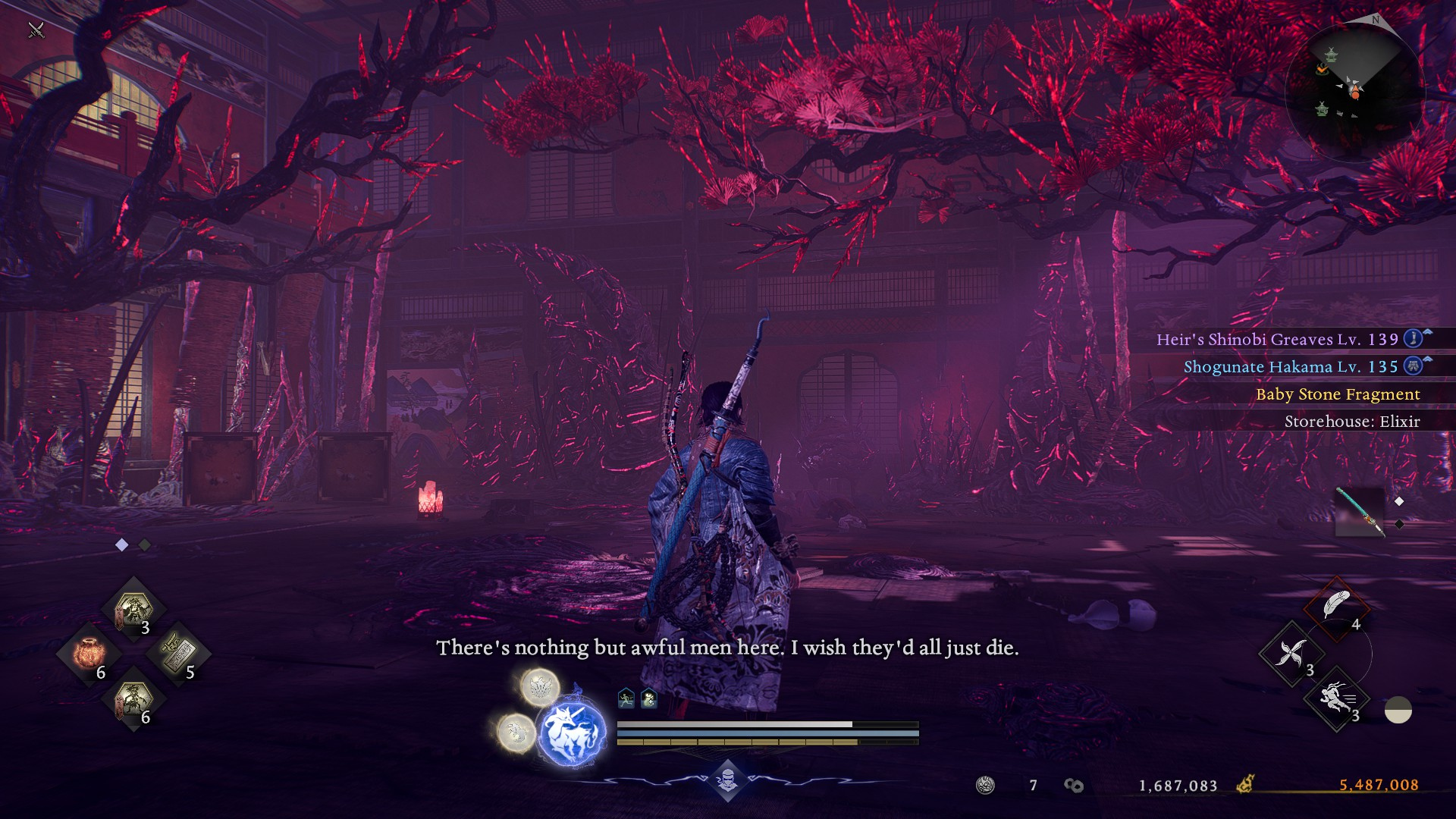Select the yokai figure item with count 3
1456x819 pixels.
[133, 609]
